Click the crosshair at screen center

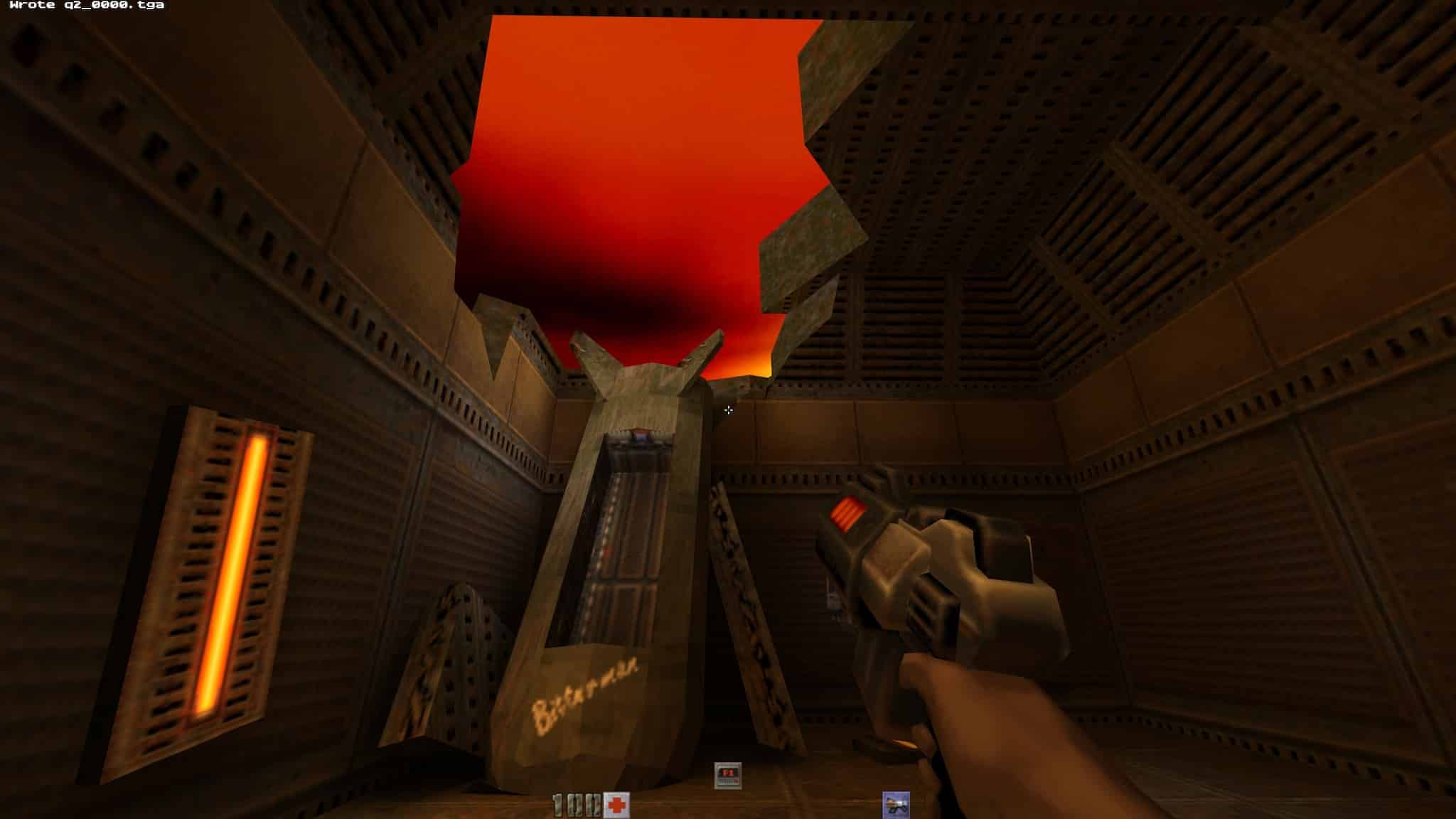(728, 410)
